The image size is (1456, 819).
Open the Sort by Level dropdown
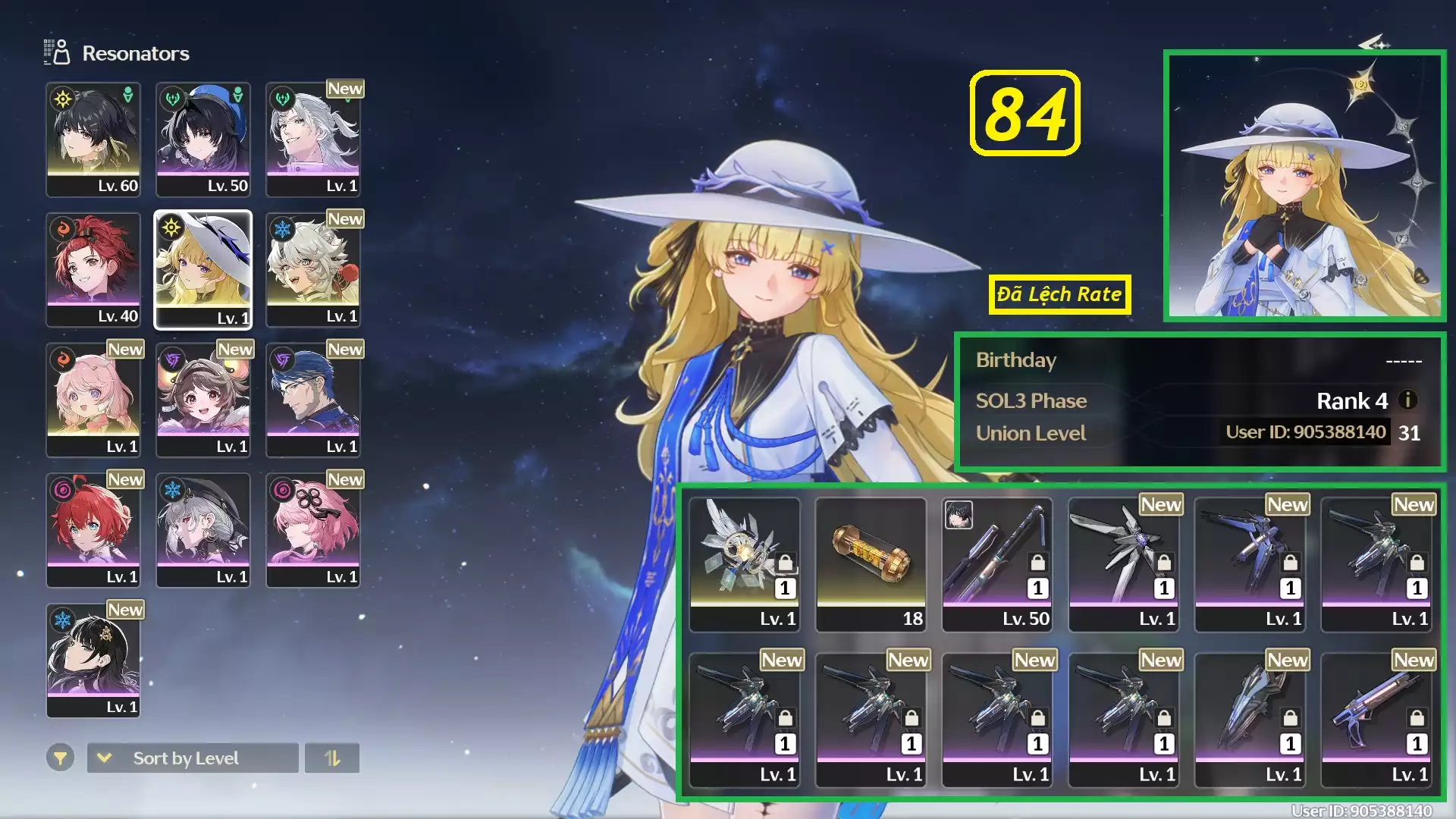[193, 758]
